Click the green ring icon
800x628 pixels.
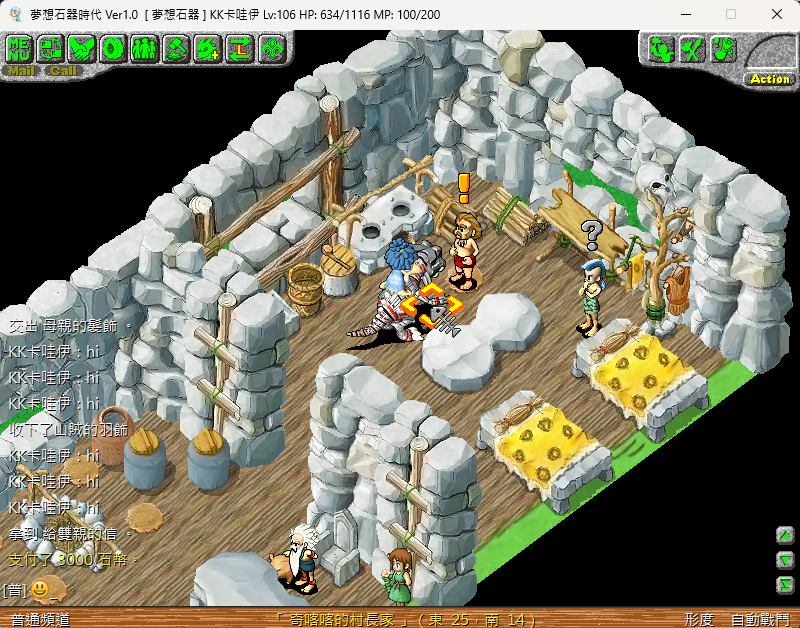click(113, 47)
